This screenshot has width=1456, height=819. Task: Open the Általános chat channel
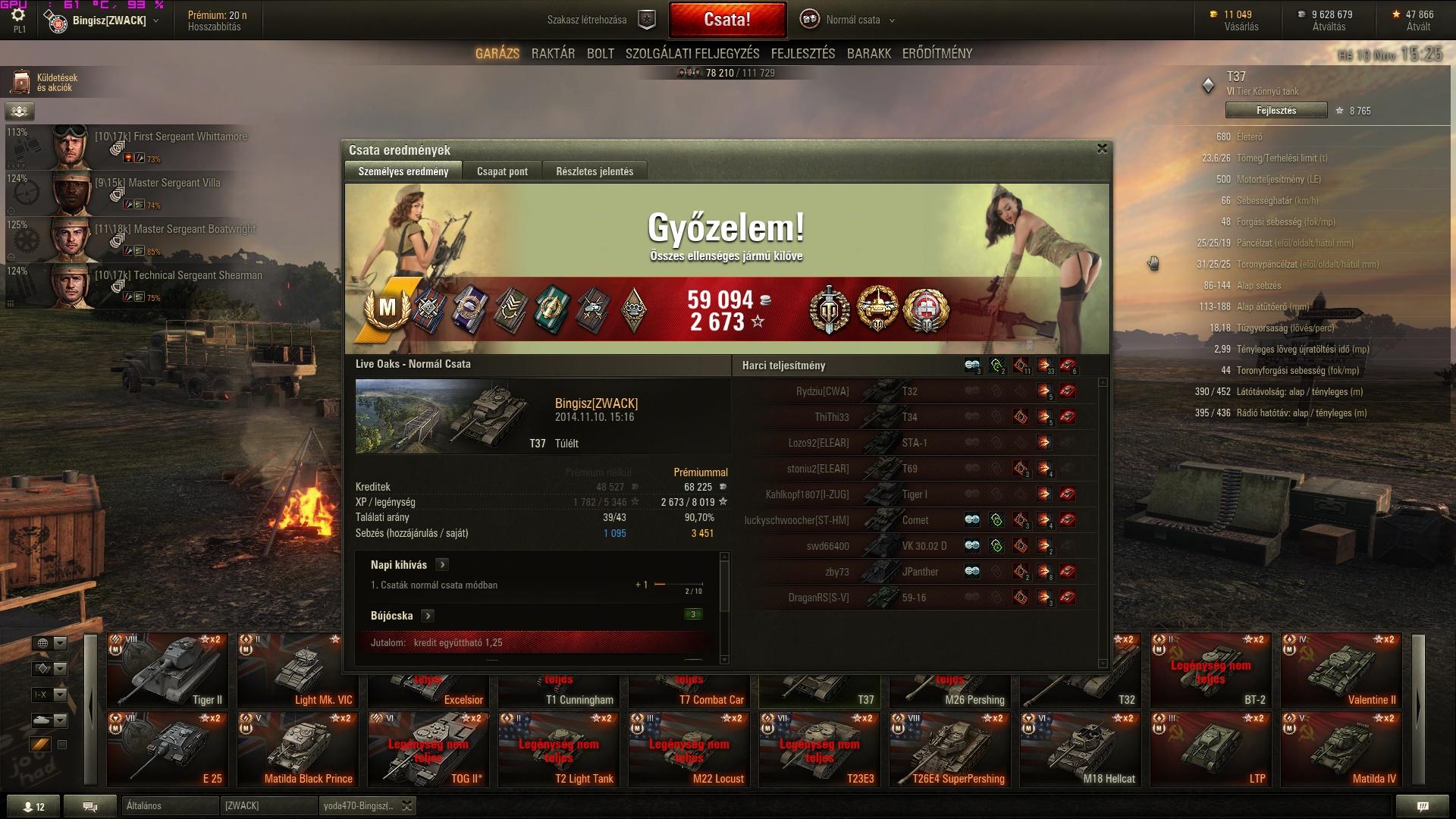coord(169,805)
